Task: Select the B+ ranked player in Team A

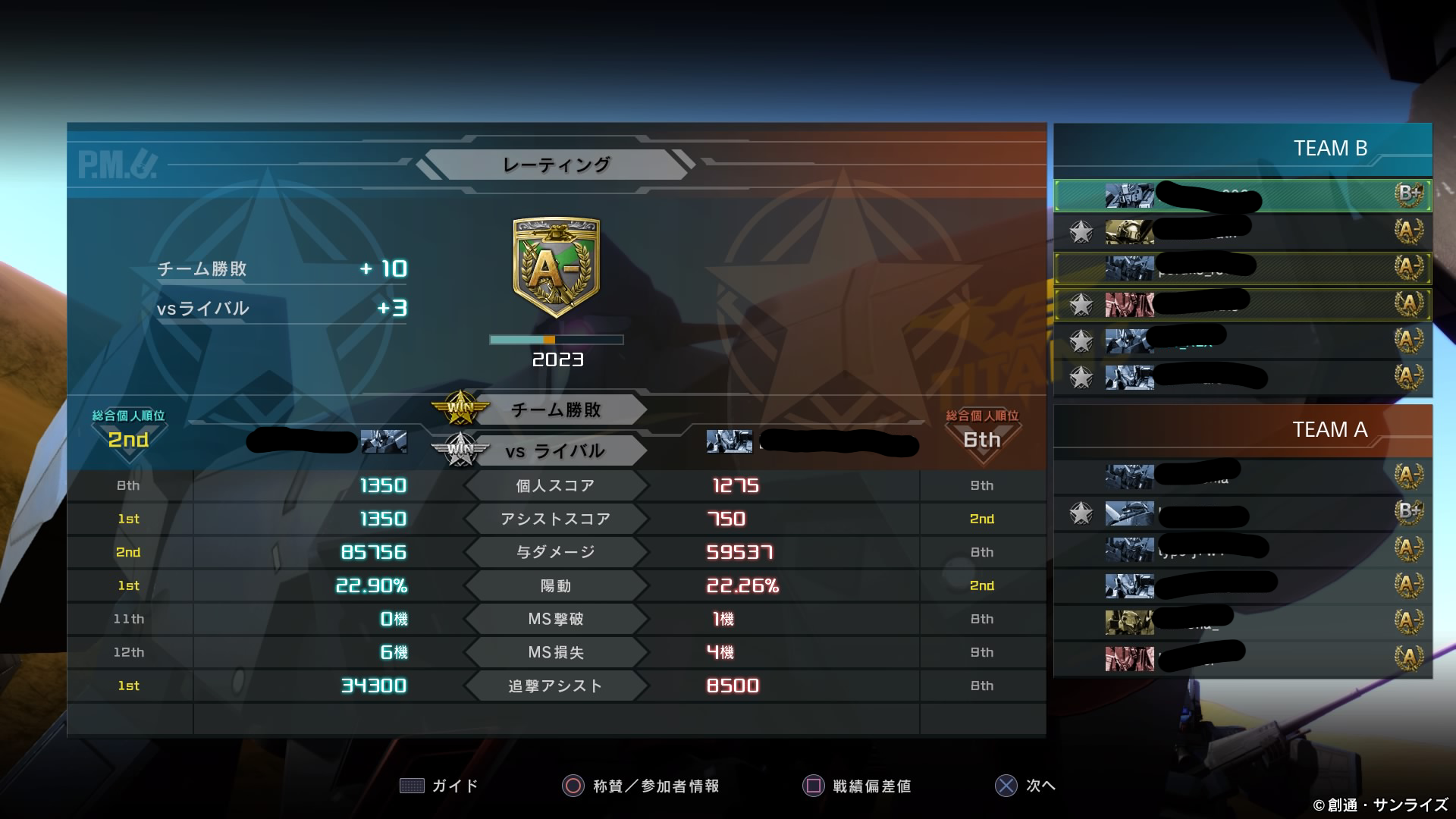Action: point(1242,513)
